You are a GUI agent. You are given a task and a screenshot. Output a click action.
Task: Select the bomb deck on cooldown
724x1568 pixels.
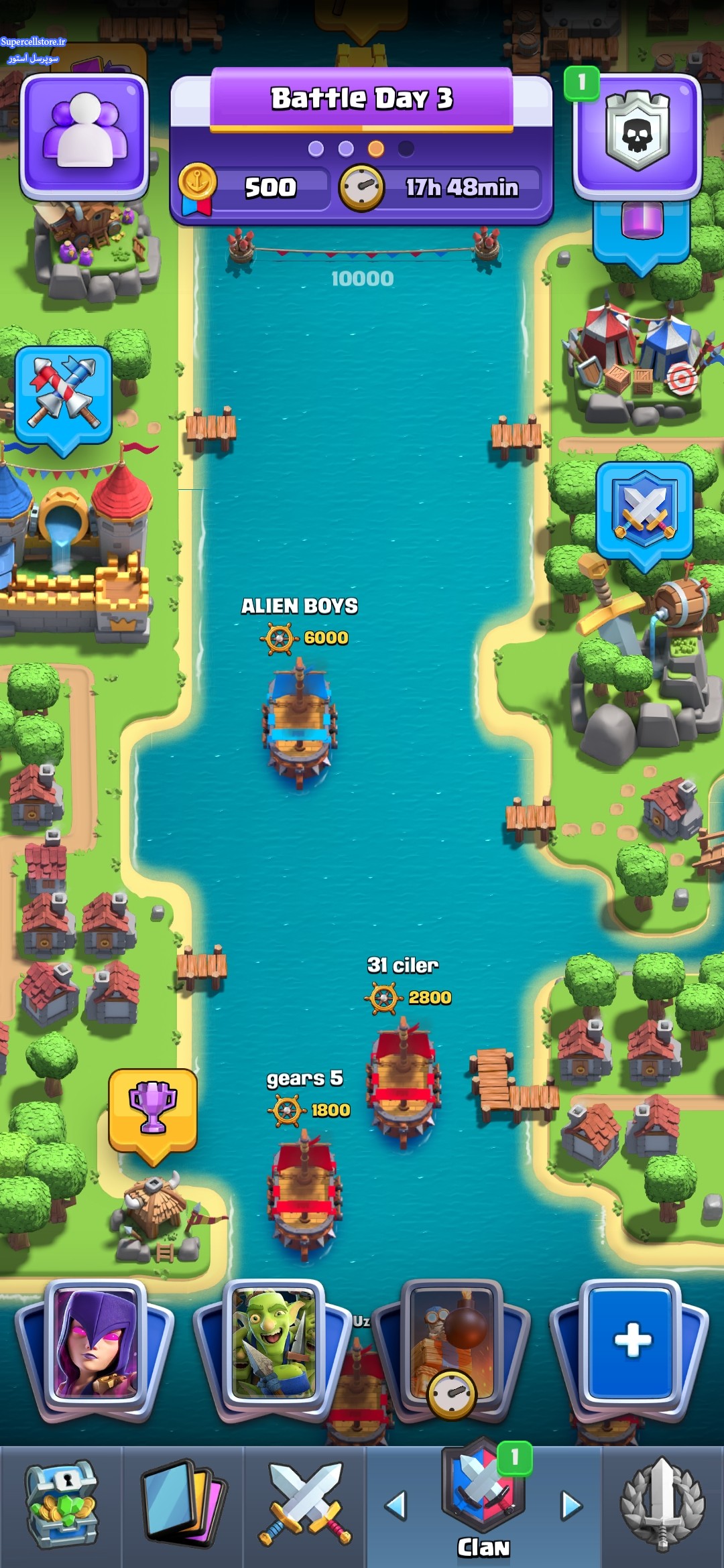pyautogui.click(x=452, y=1346)
